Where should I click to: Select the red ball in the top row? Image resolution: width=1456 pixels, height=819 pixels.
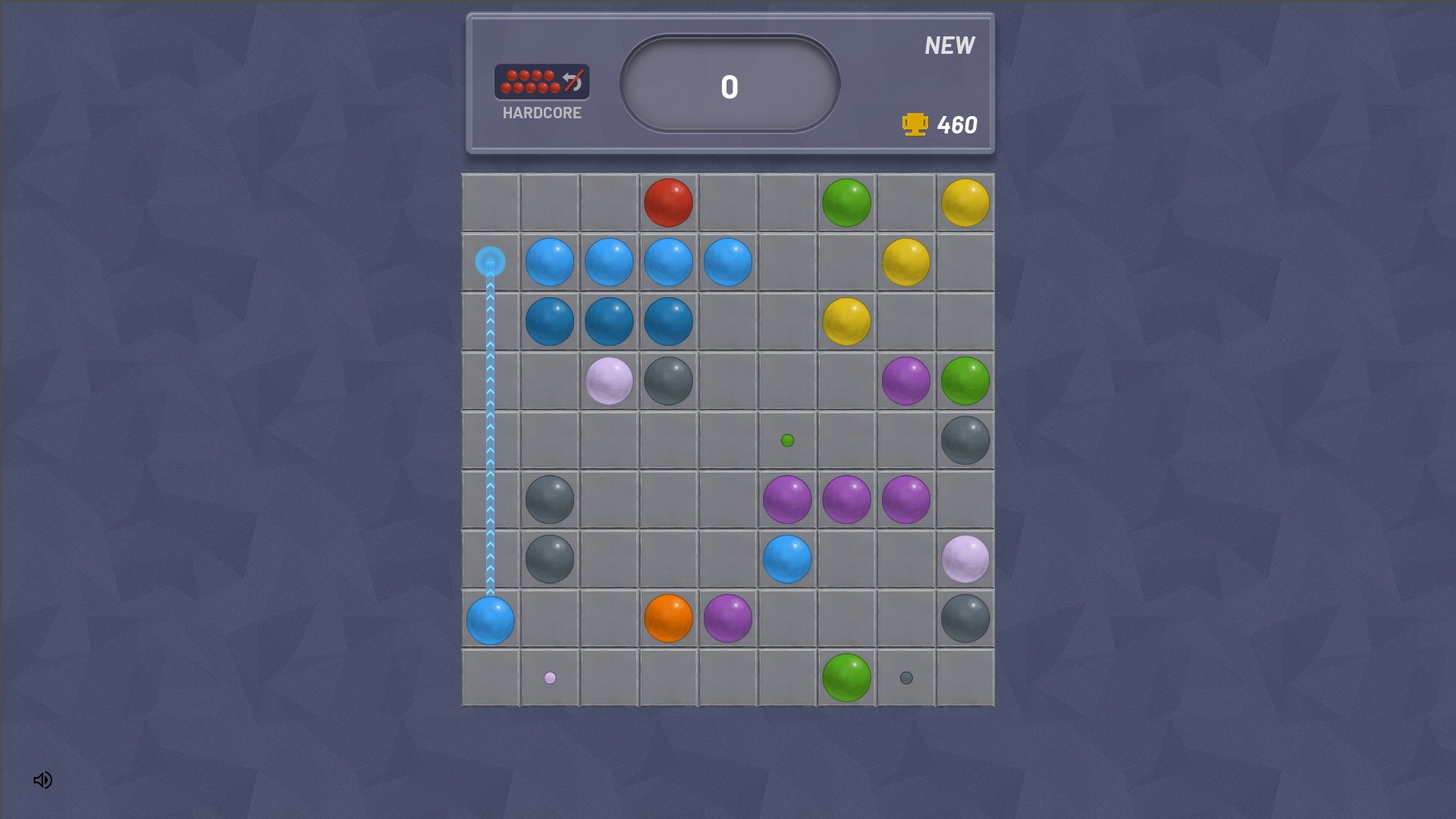[667, 202]
